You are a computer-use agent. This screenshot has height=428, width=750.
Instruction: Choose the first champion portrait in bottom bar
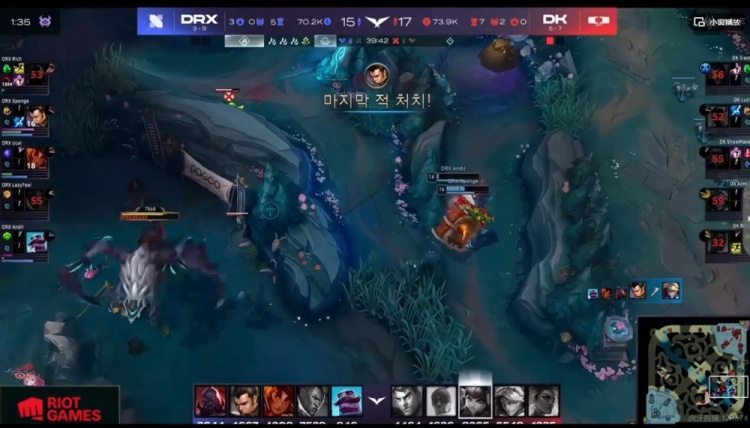tap(210, 401)
